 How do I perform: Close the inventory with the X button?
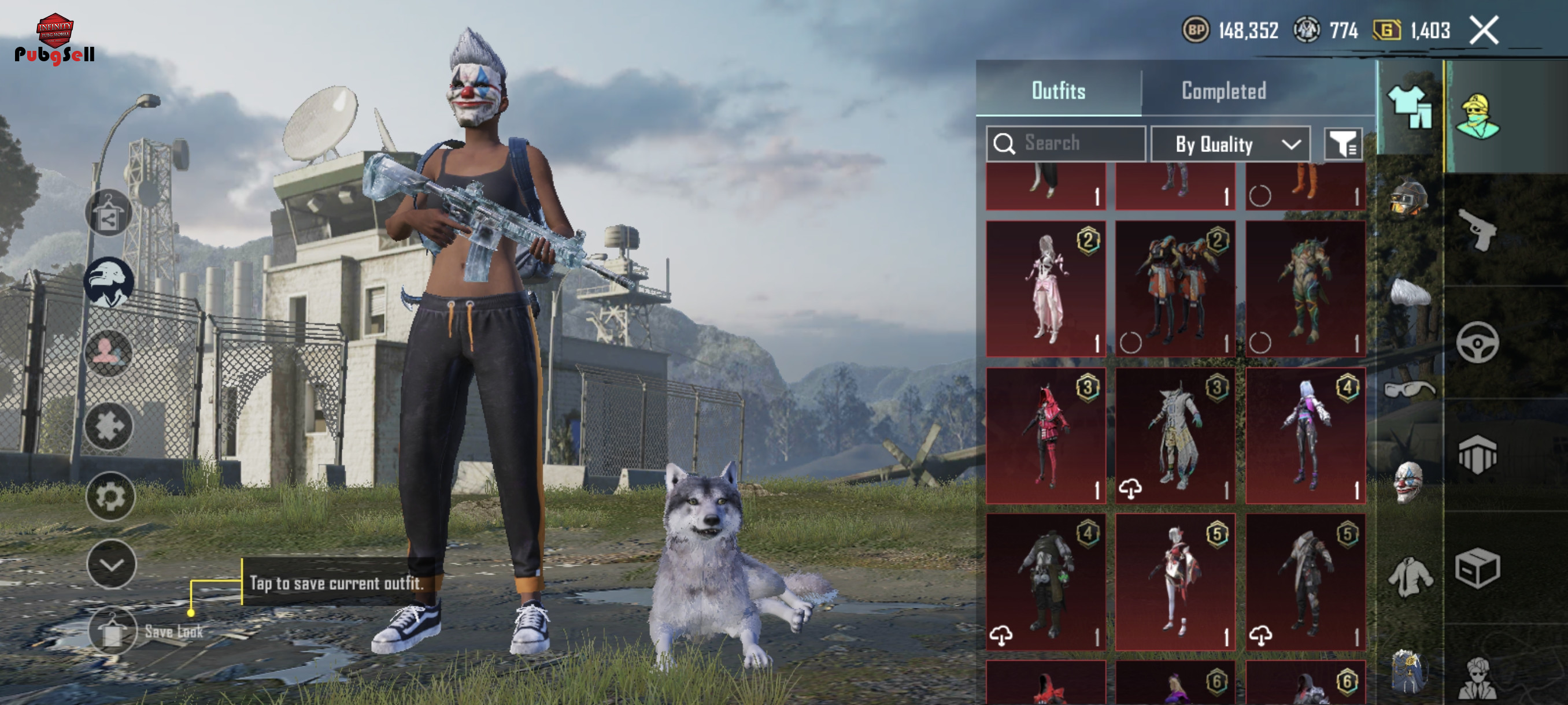tap(1484, 31)
